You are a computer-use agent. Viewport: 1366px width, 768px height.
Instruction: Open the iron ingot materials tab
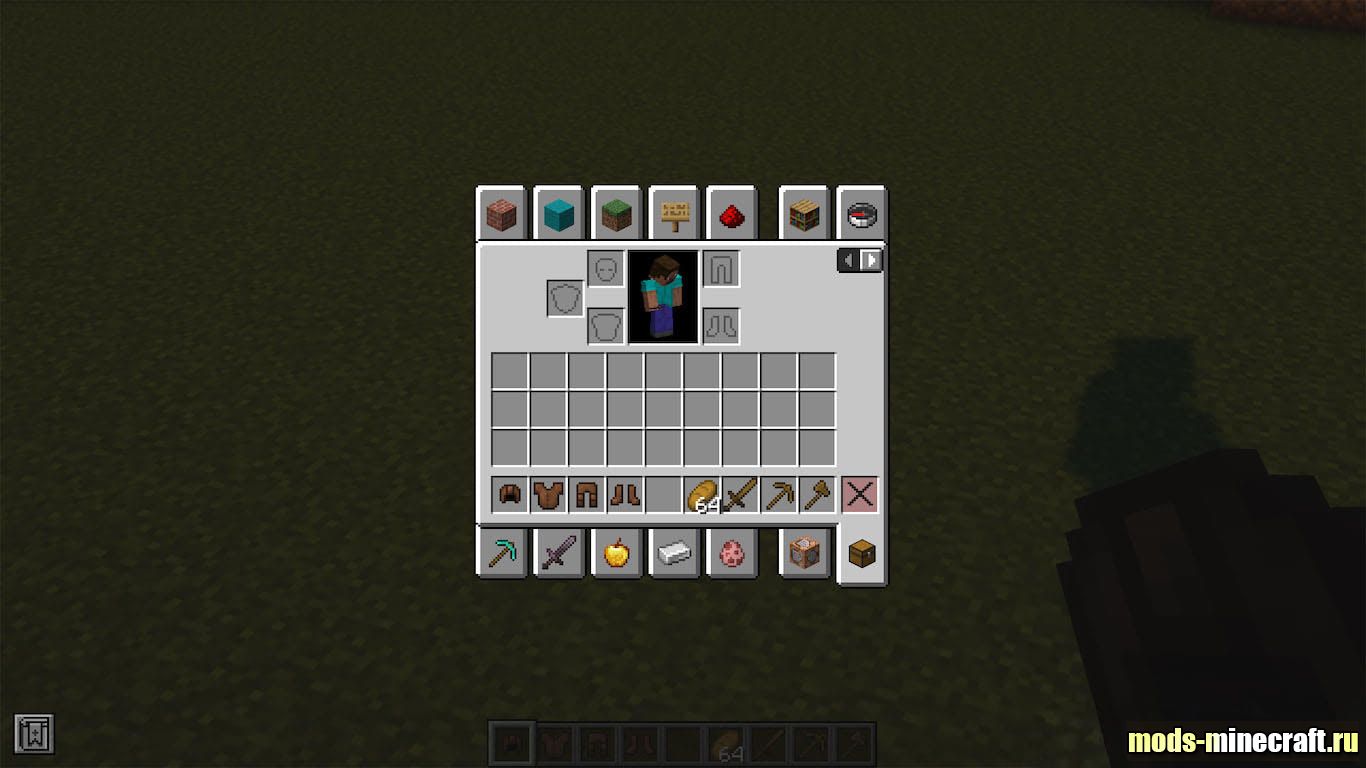click(x=674, y=553)
